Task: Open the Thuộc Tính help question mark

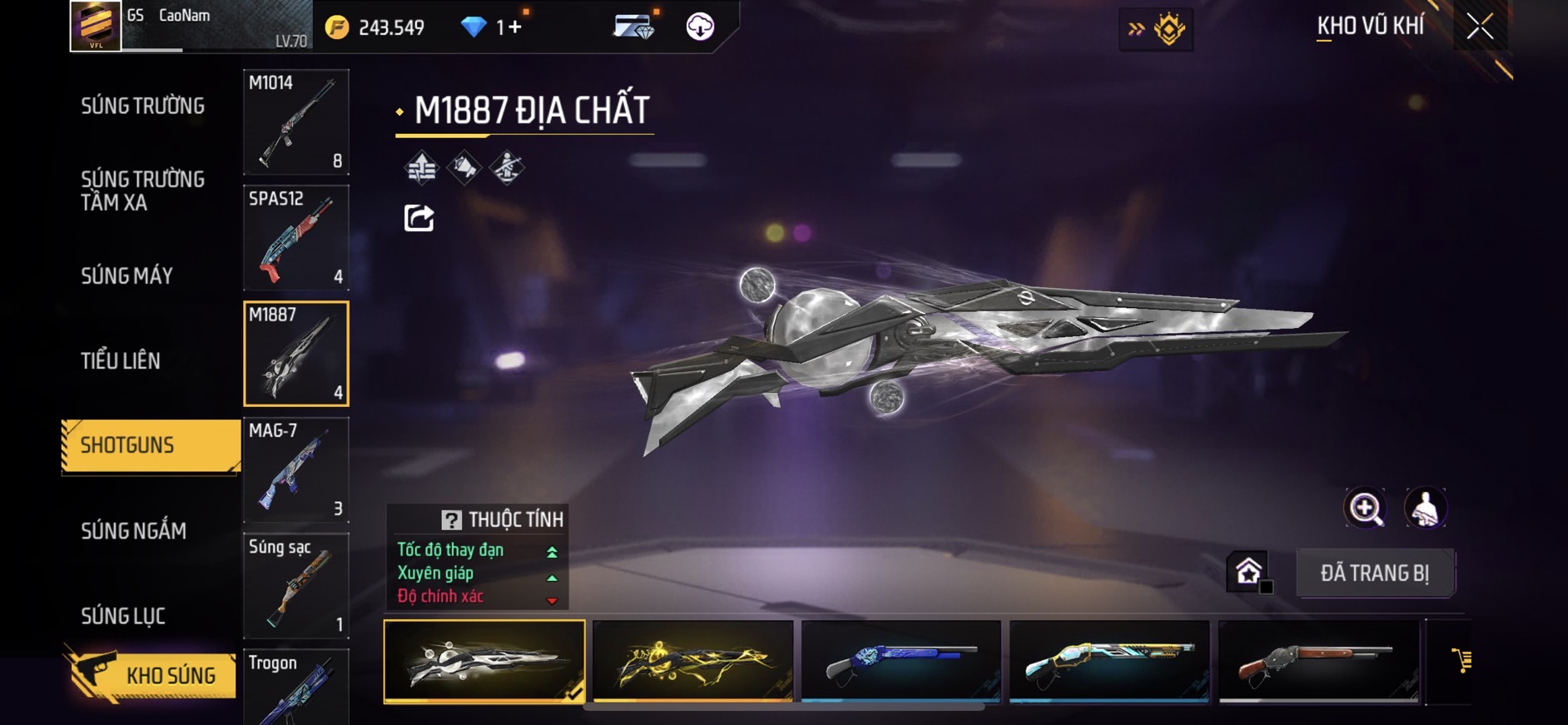Action: [451, 520]
